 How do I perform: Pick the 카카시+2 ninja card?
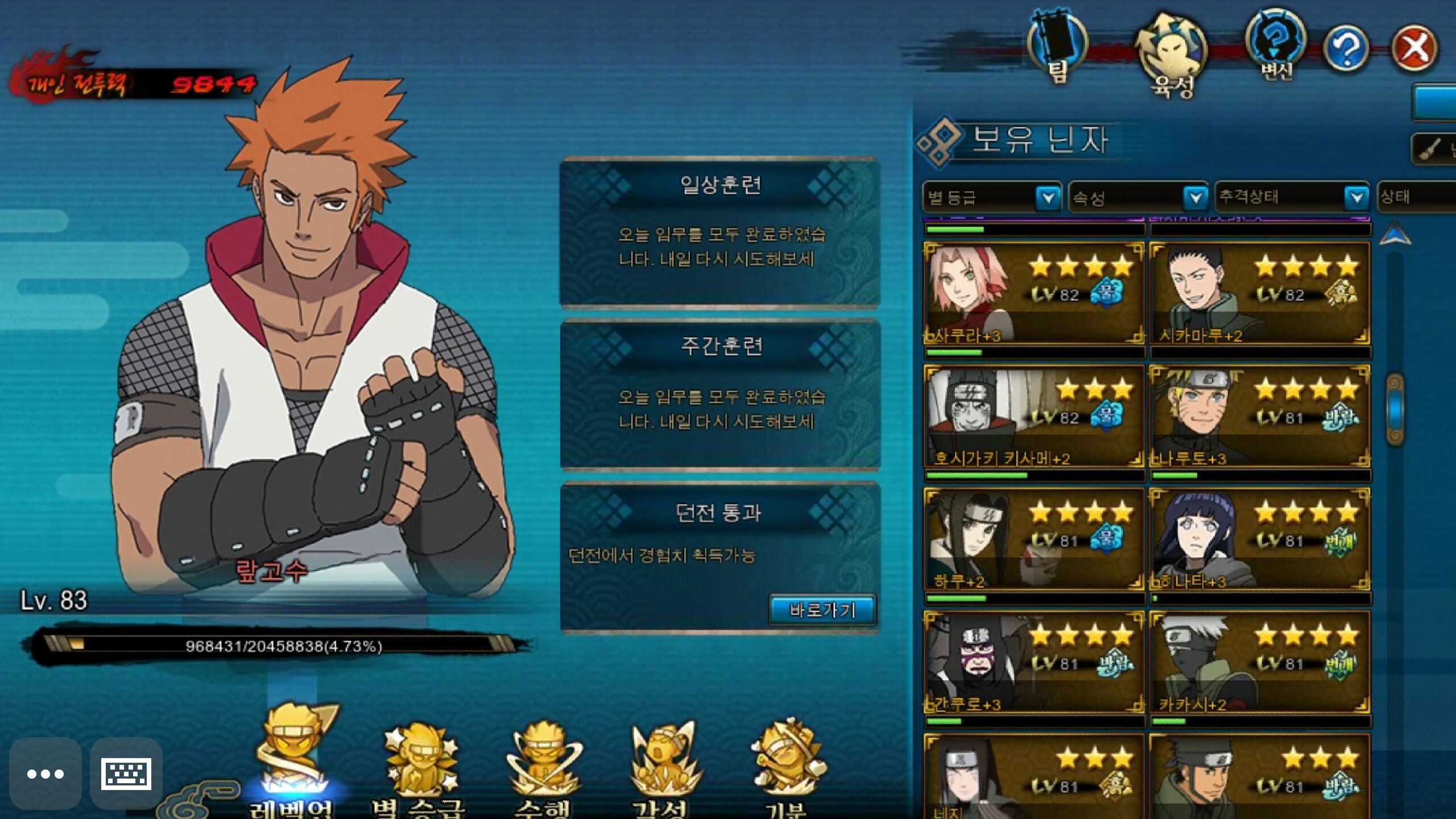[x=1259, y=663]
